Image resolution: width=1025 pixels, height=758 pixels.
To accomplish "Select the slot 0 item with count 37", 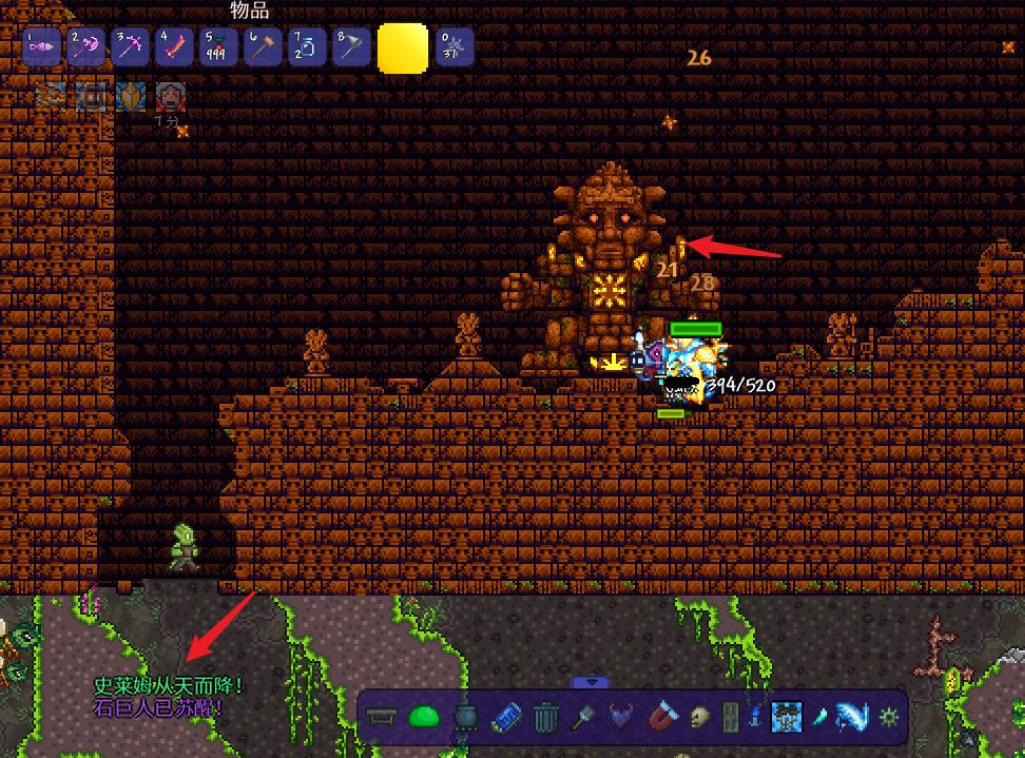I will tap(454, 47).
